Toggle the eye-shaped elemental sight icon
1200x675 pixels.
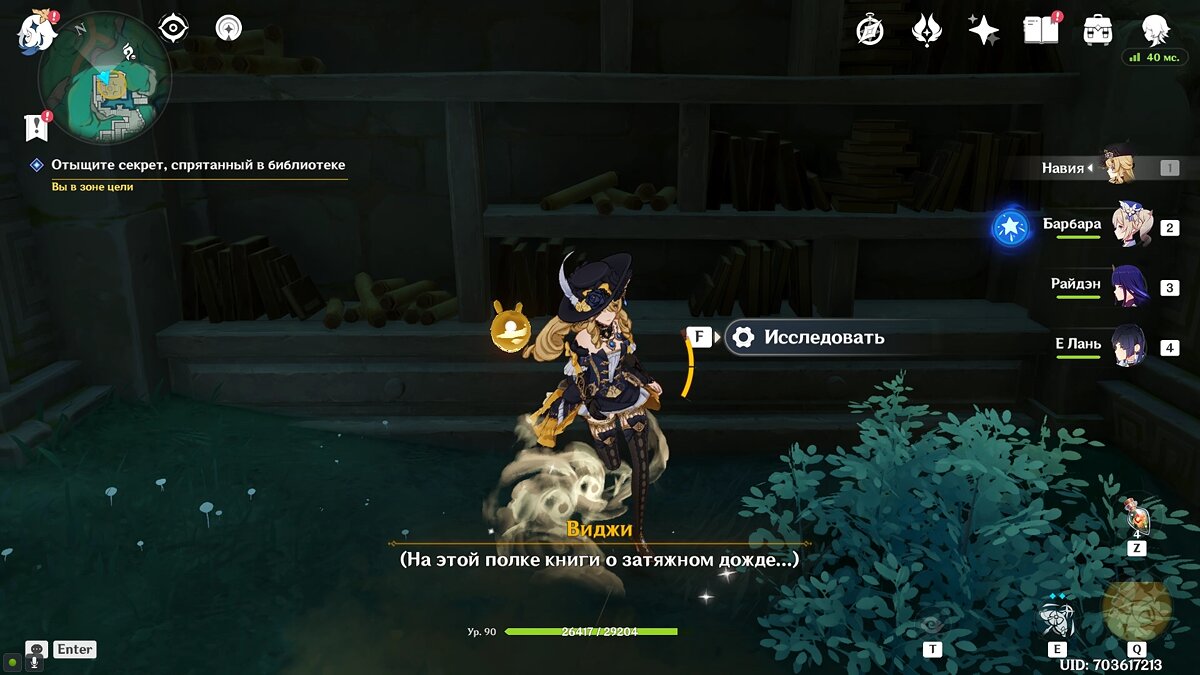pyautogui.click(x=174, y=28)
